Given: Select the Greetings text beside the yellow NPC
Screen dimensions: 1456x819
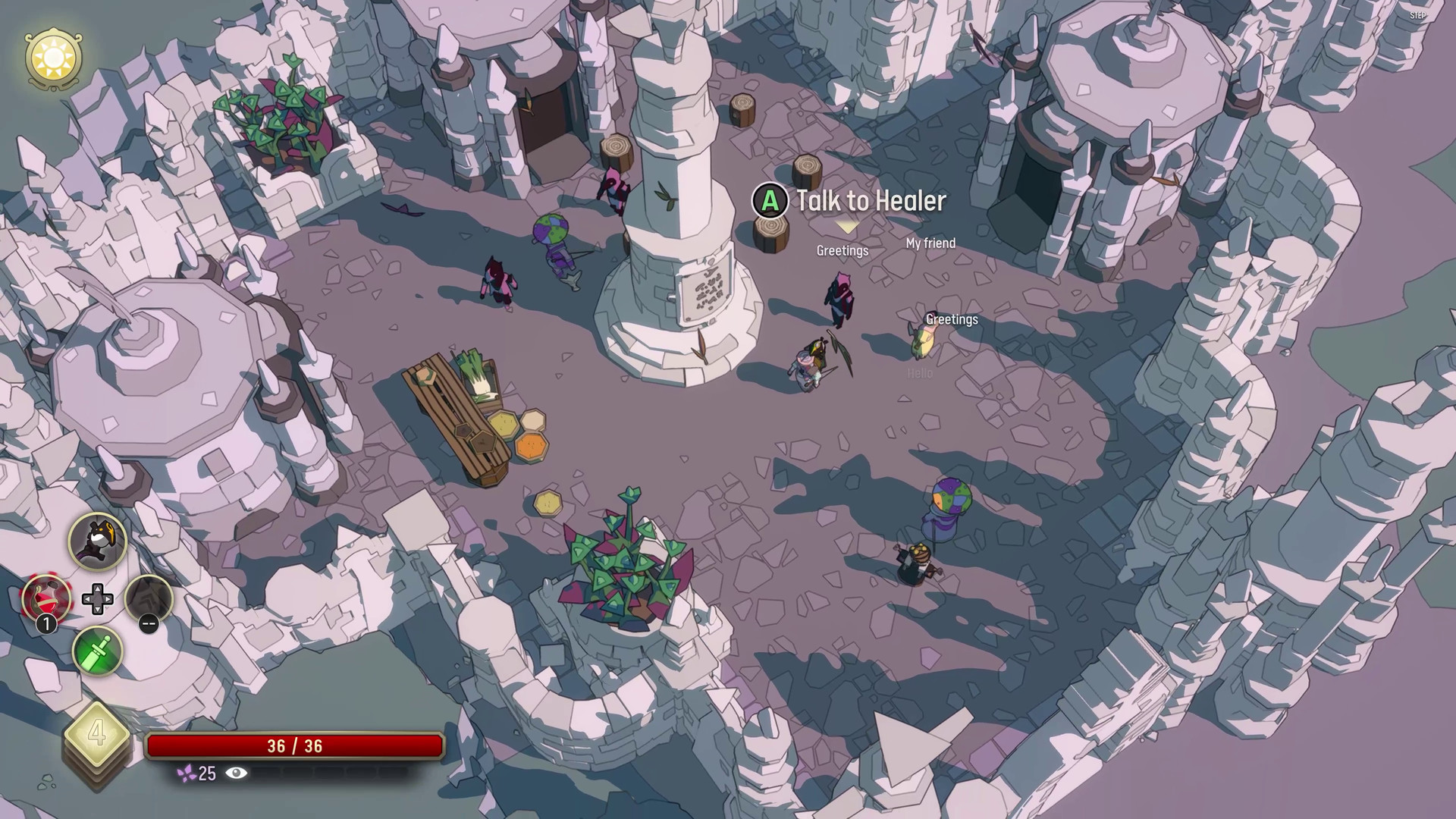Looking at the screenshot, I should [952, 319].
